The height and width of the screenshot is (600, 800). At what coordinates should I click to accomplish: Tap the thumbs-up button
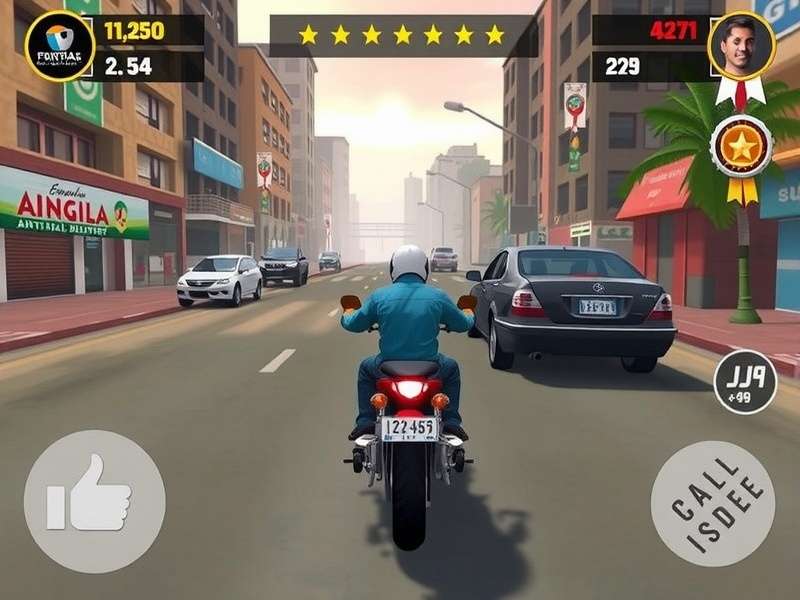(94, 501)
